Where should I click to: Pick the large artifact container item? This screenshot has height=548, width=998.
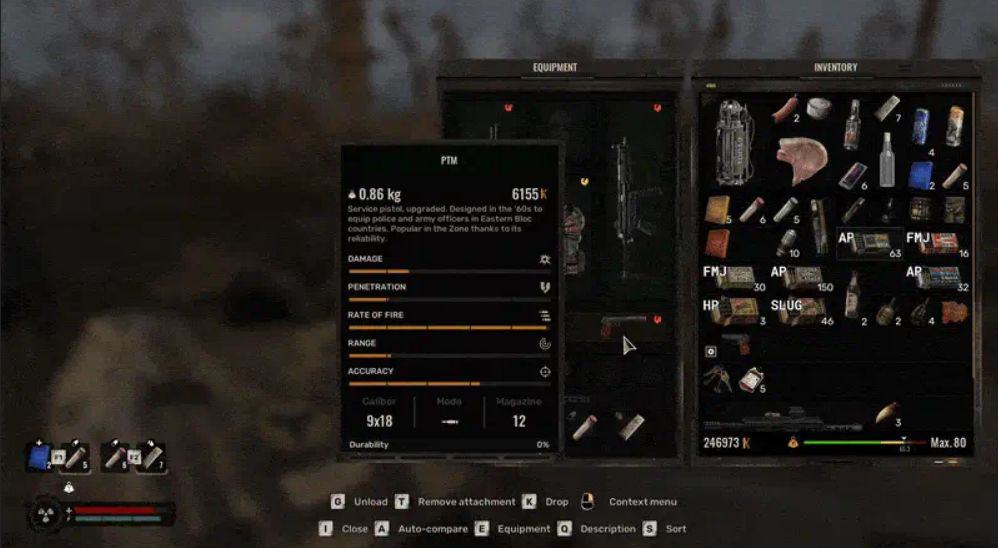pos(736,141)
